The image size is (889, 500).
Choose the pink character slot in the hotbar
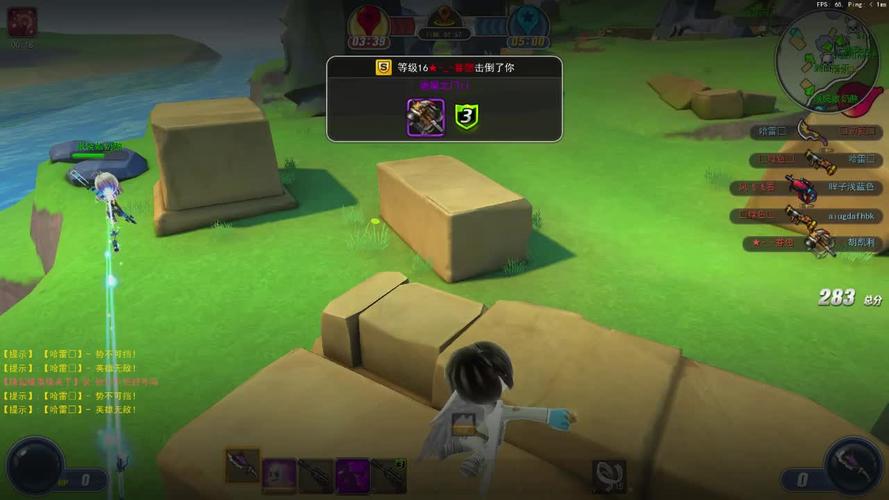[x=279, y=475]
